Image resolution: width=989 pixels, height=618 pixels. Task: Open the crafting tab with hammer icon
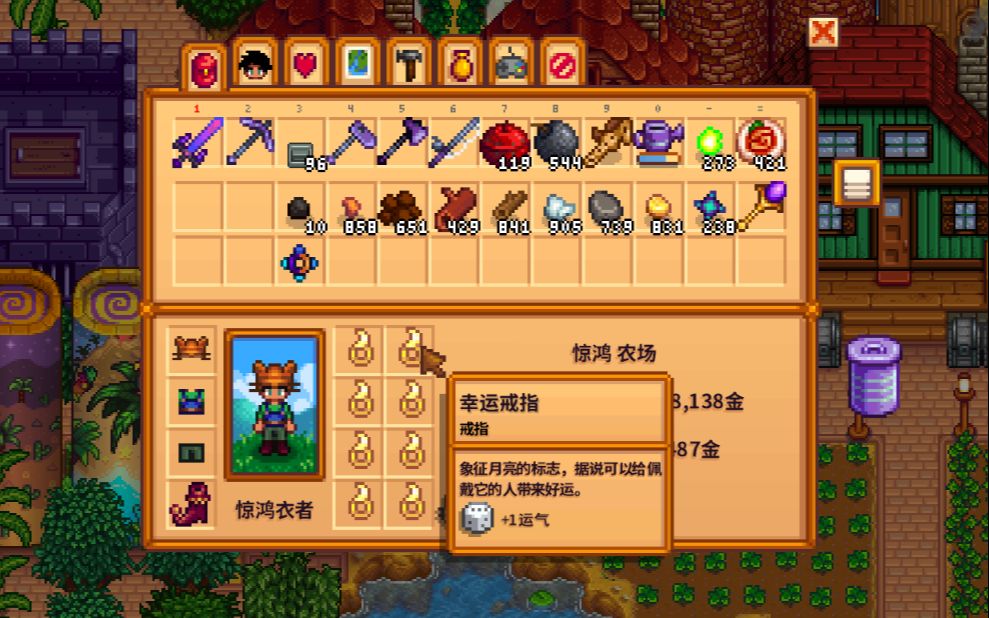point(408,65)
